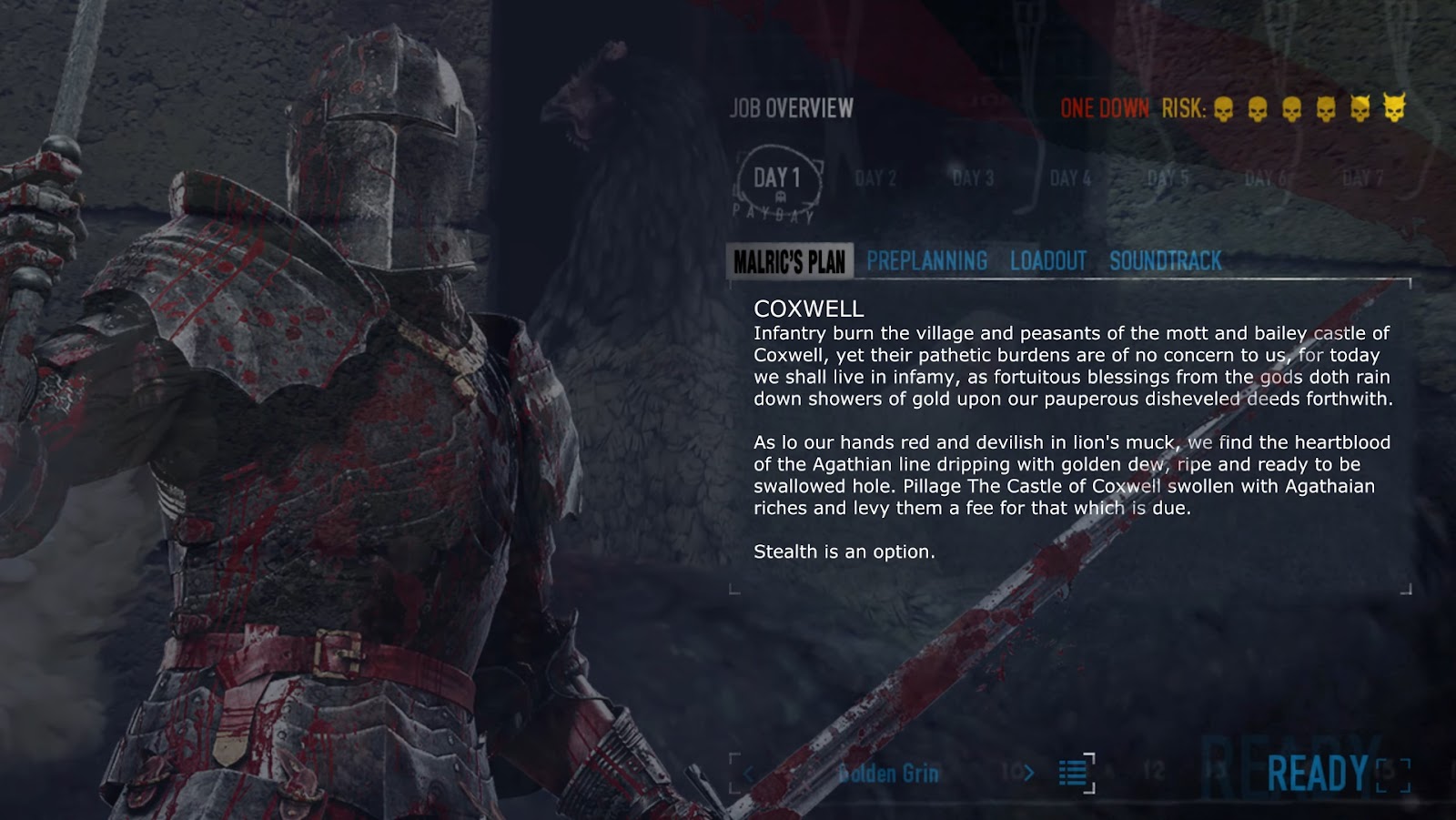Click the READY button
The width and height of the screenshot is (1456, 820).
(x=1318, y=774)
